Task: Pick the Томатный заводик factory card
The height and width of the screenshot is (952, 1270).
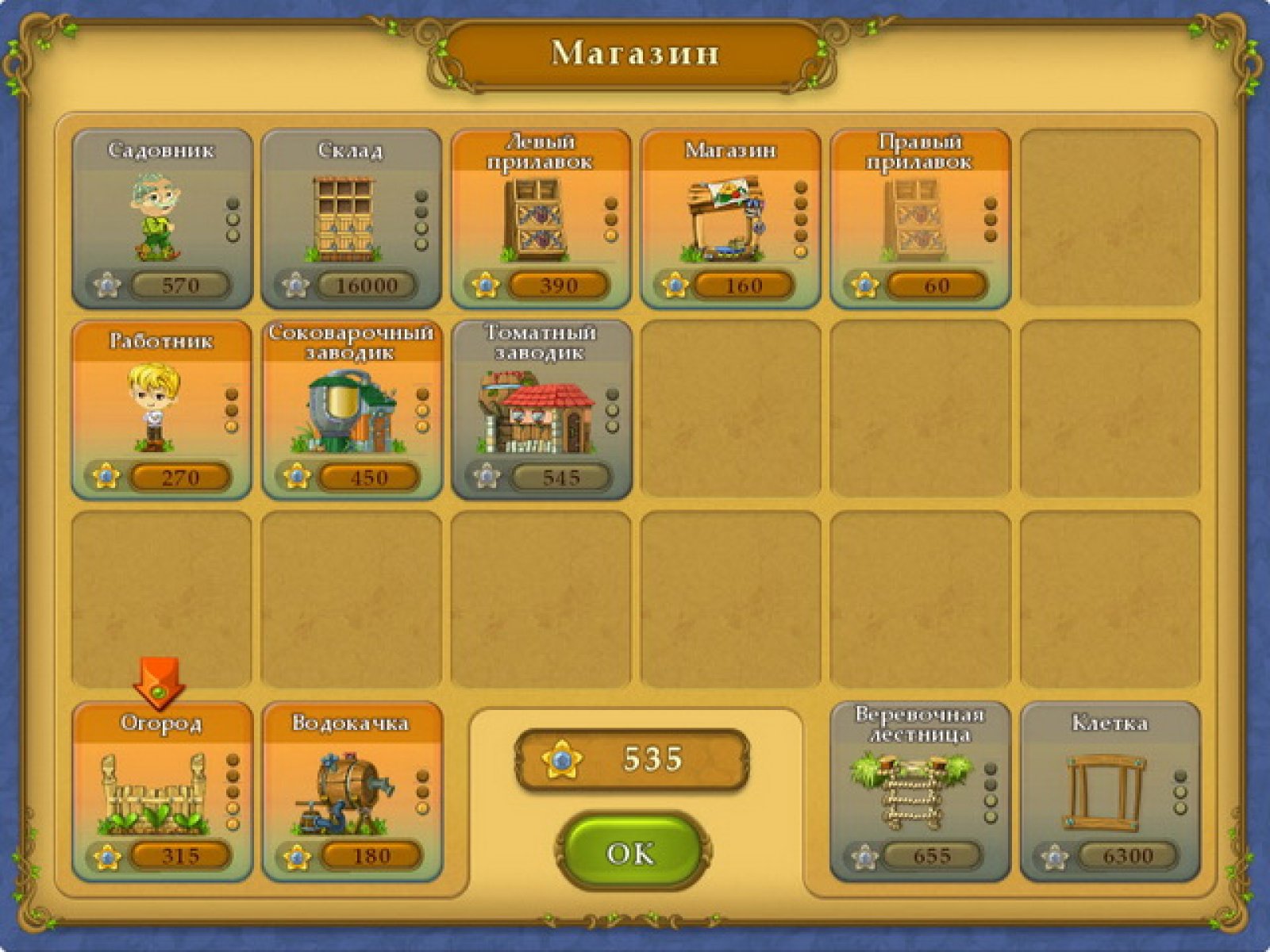Action: 541,410
